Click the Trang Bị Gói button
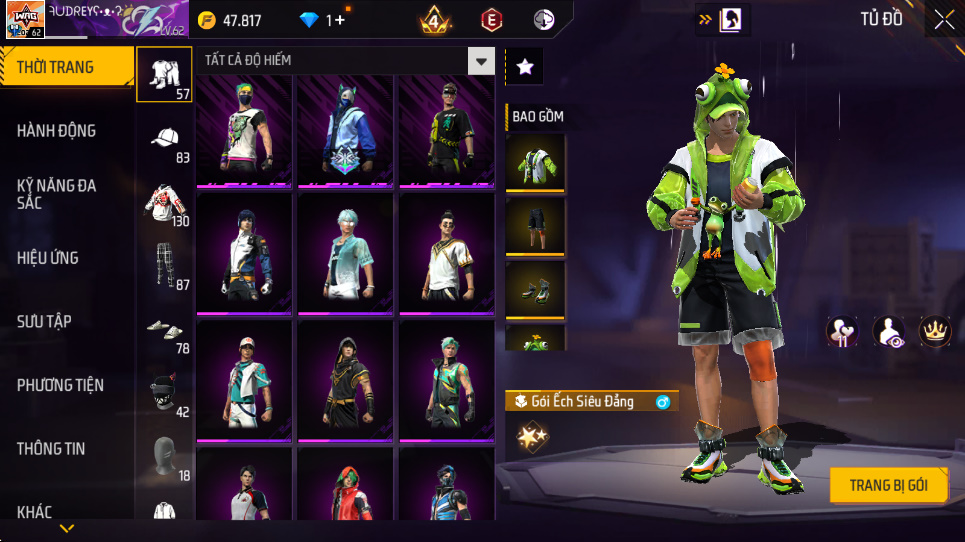This screenshot has width=965, height=542. (888, 486)
